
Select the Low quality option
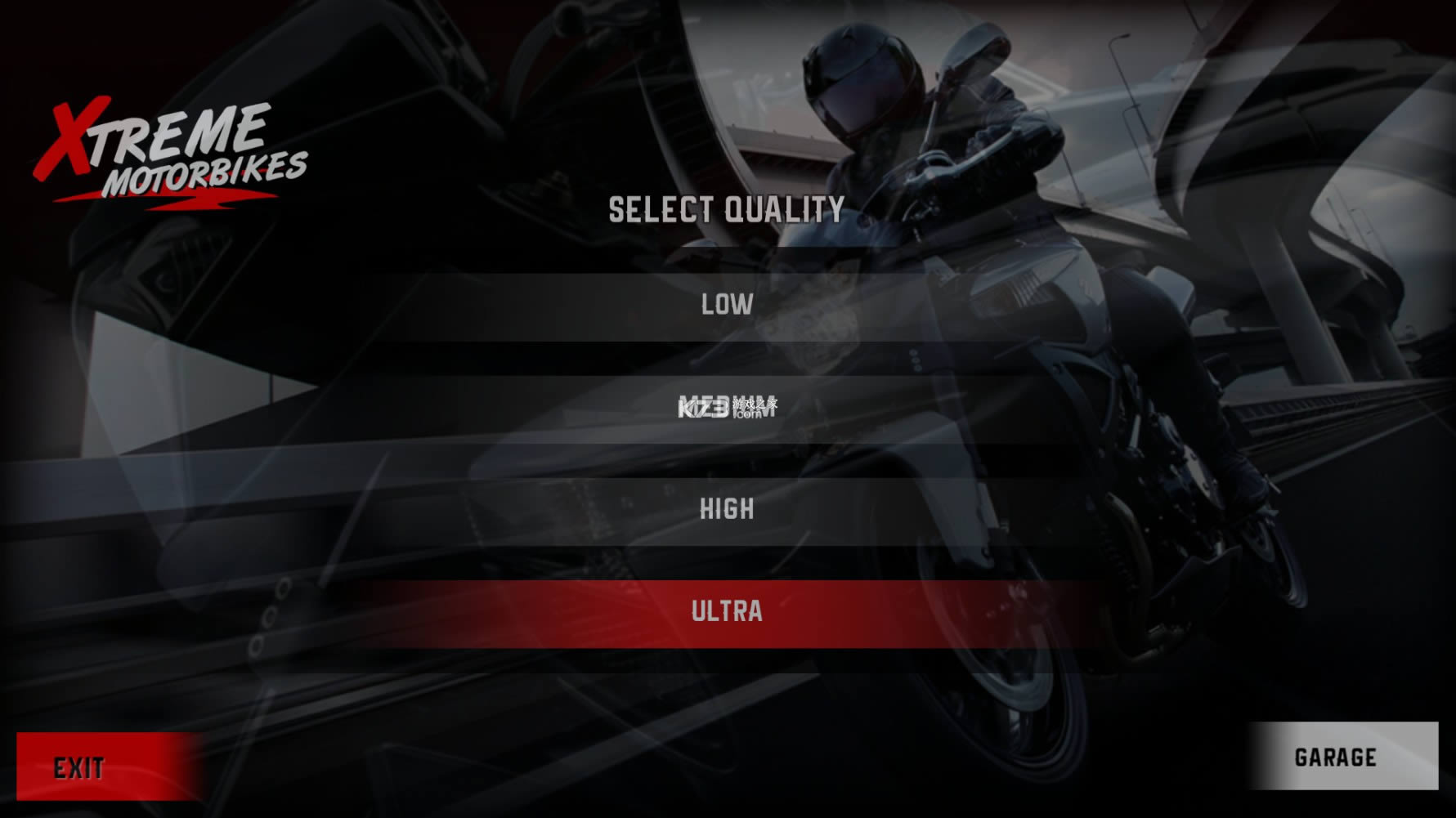(x=727, y=306)
